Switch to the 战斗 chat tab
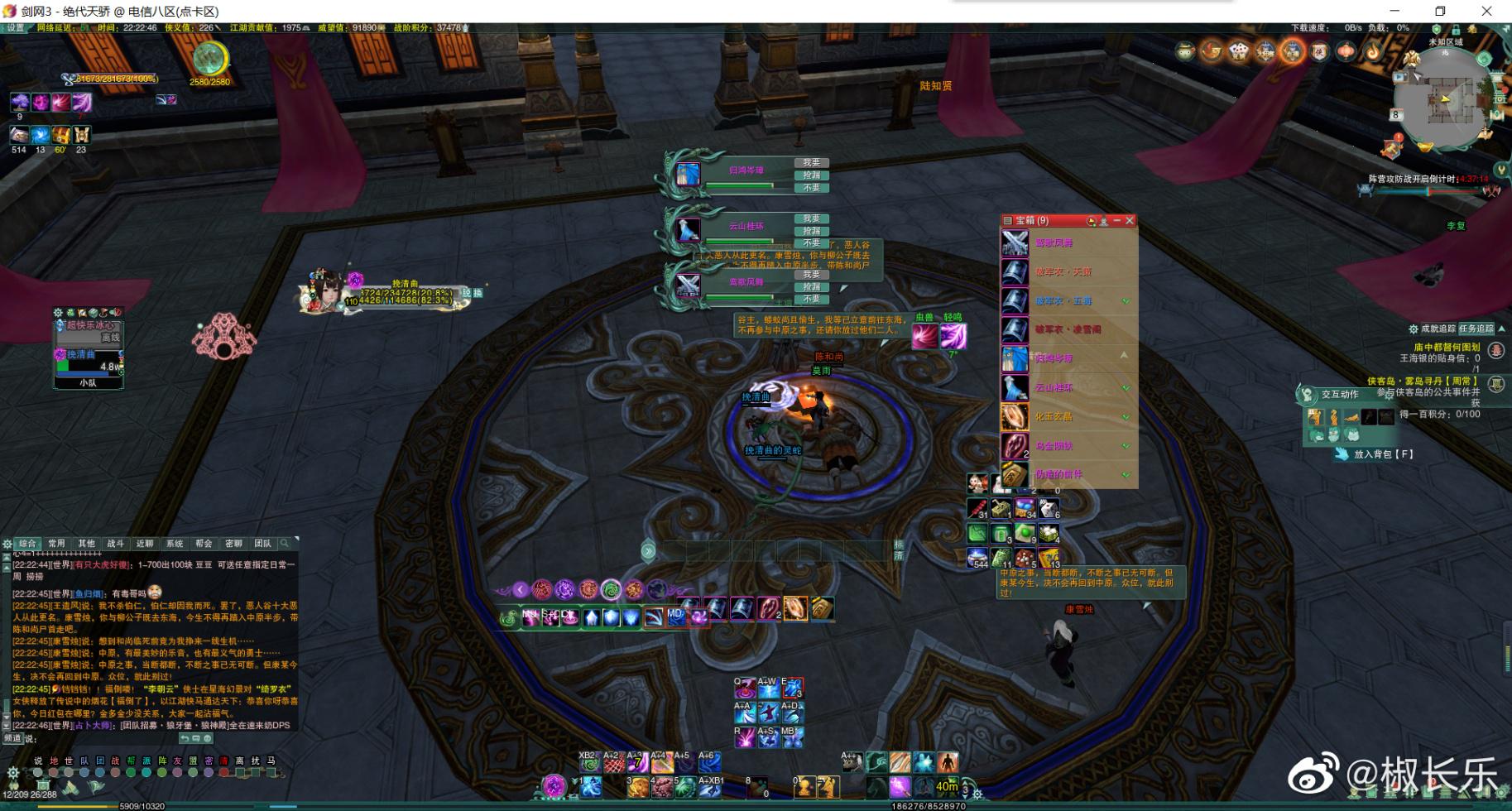 click(116, 544)
